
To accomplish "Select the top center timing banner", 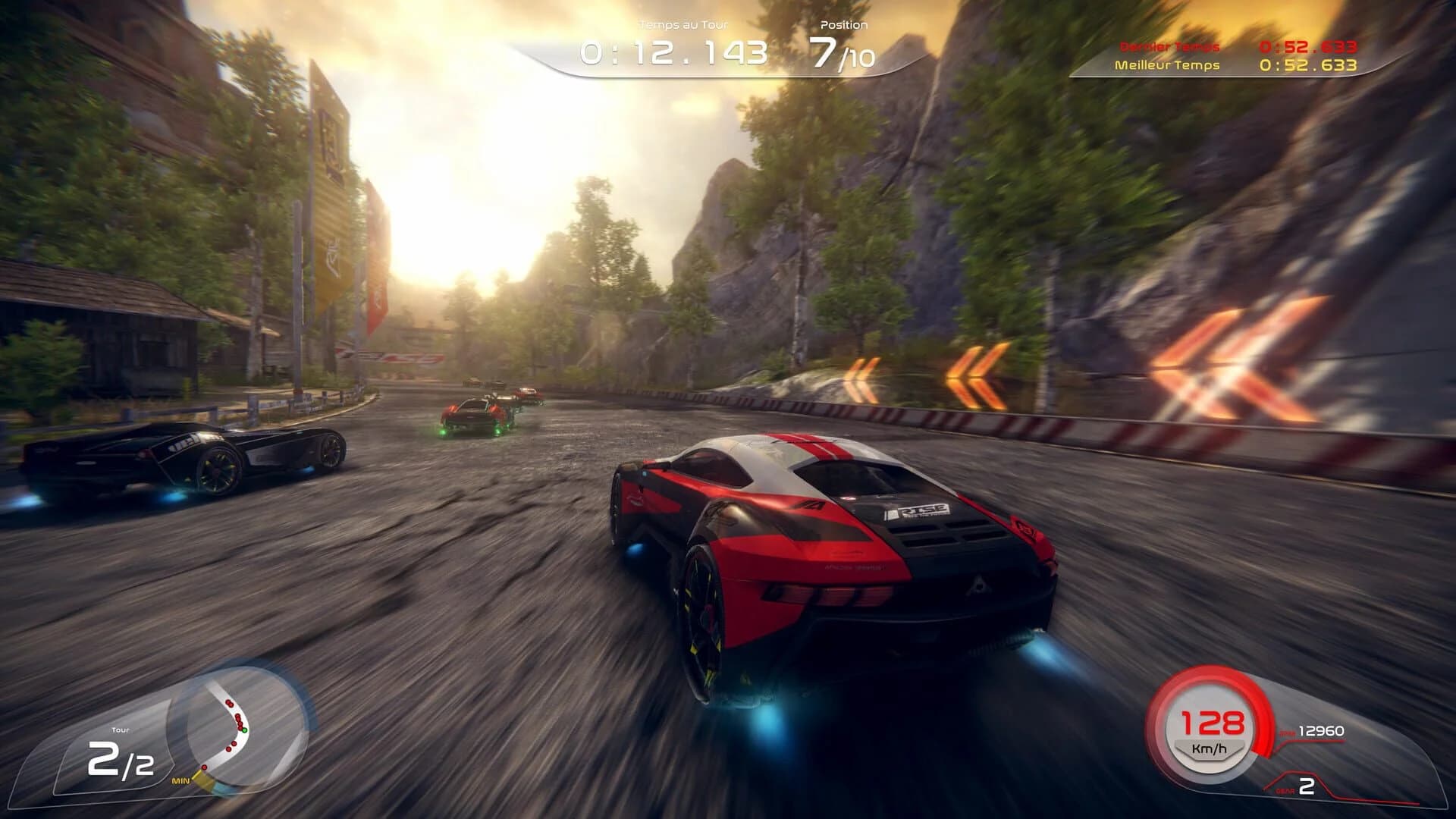I will [720, 45].
